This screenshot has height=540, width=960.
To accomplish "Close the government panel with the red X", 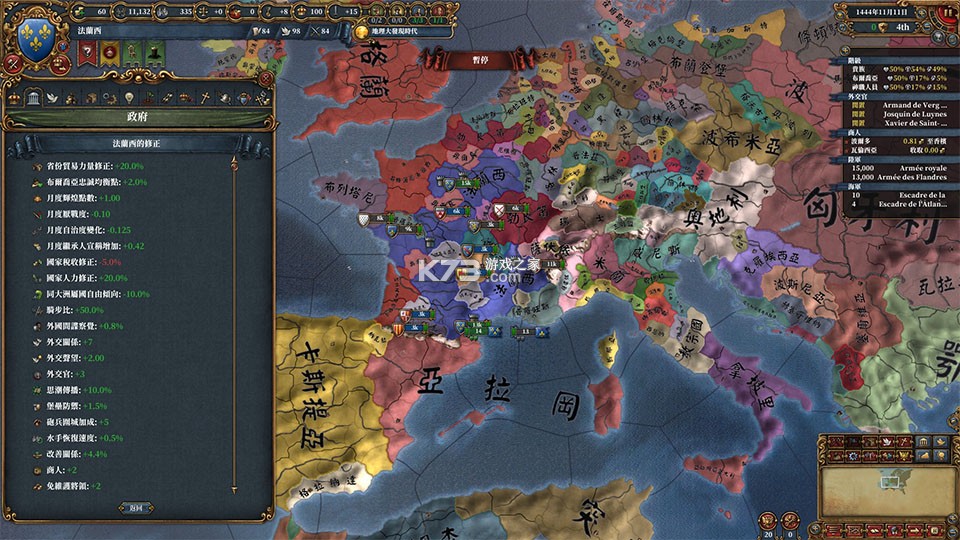I will point(265,77).
